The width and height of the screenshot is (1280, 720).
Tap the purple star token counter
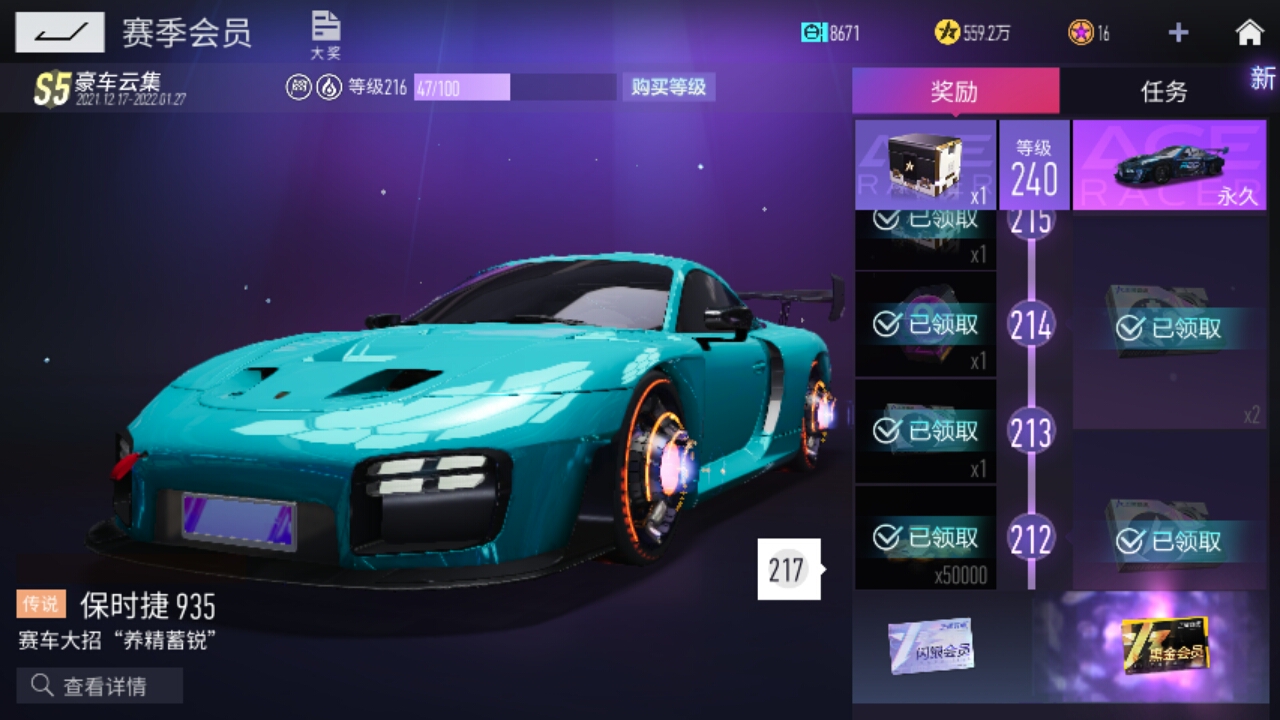coord(1089,33)
